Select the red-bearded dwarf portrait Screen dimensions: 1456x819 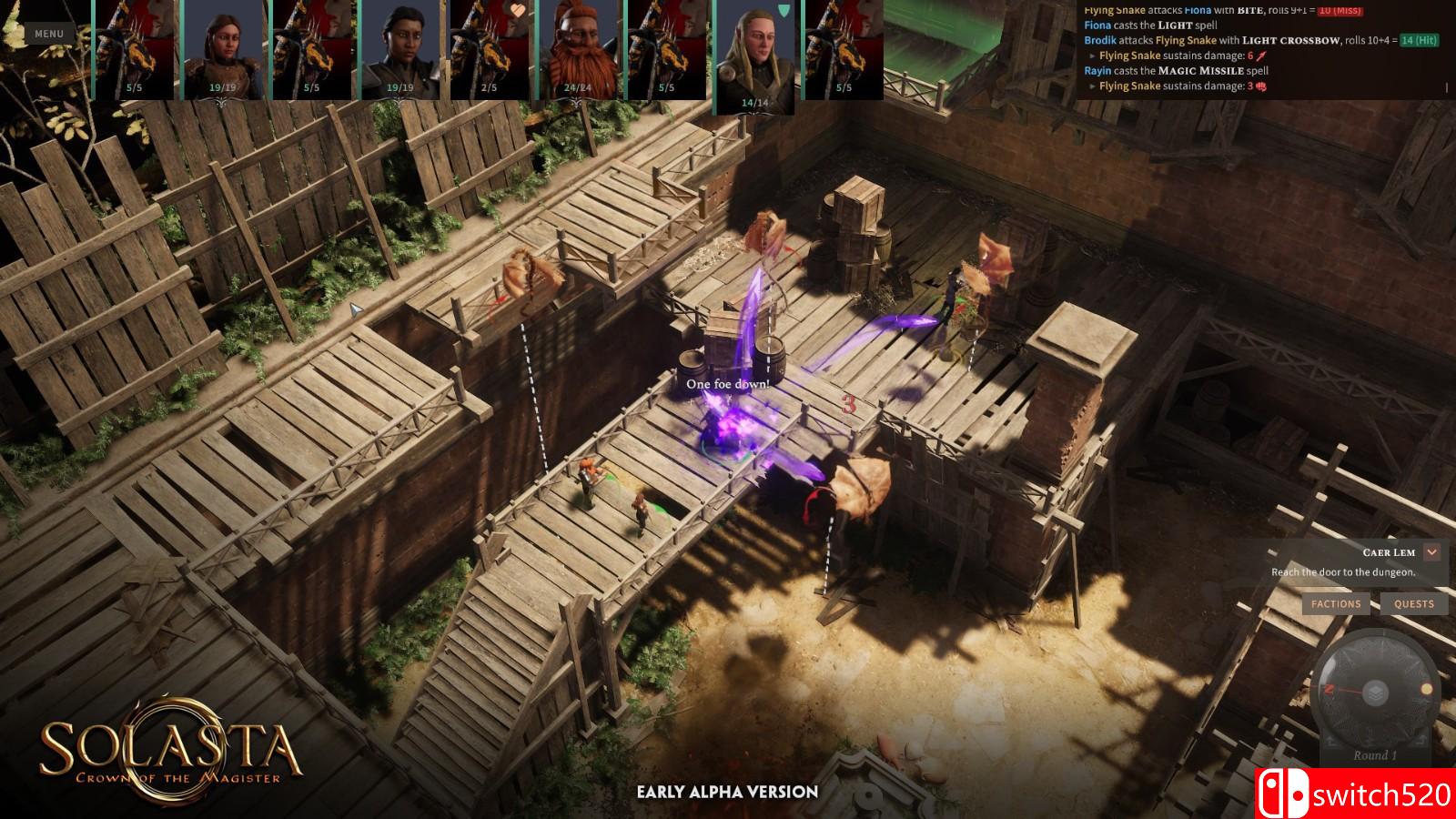(x=578, y=50)
